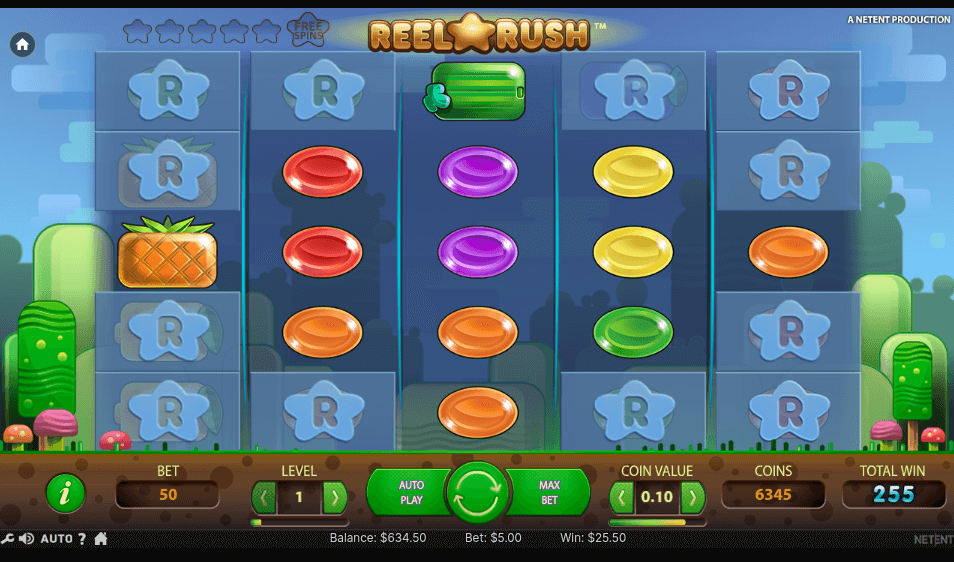Start Auto Play
954x562 pixels.
click(410, 492)
